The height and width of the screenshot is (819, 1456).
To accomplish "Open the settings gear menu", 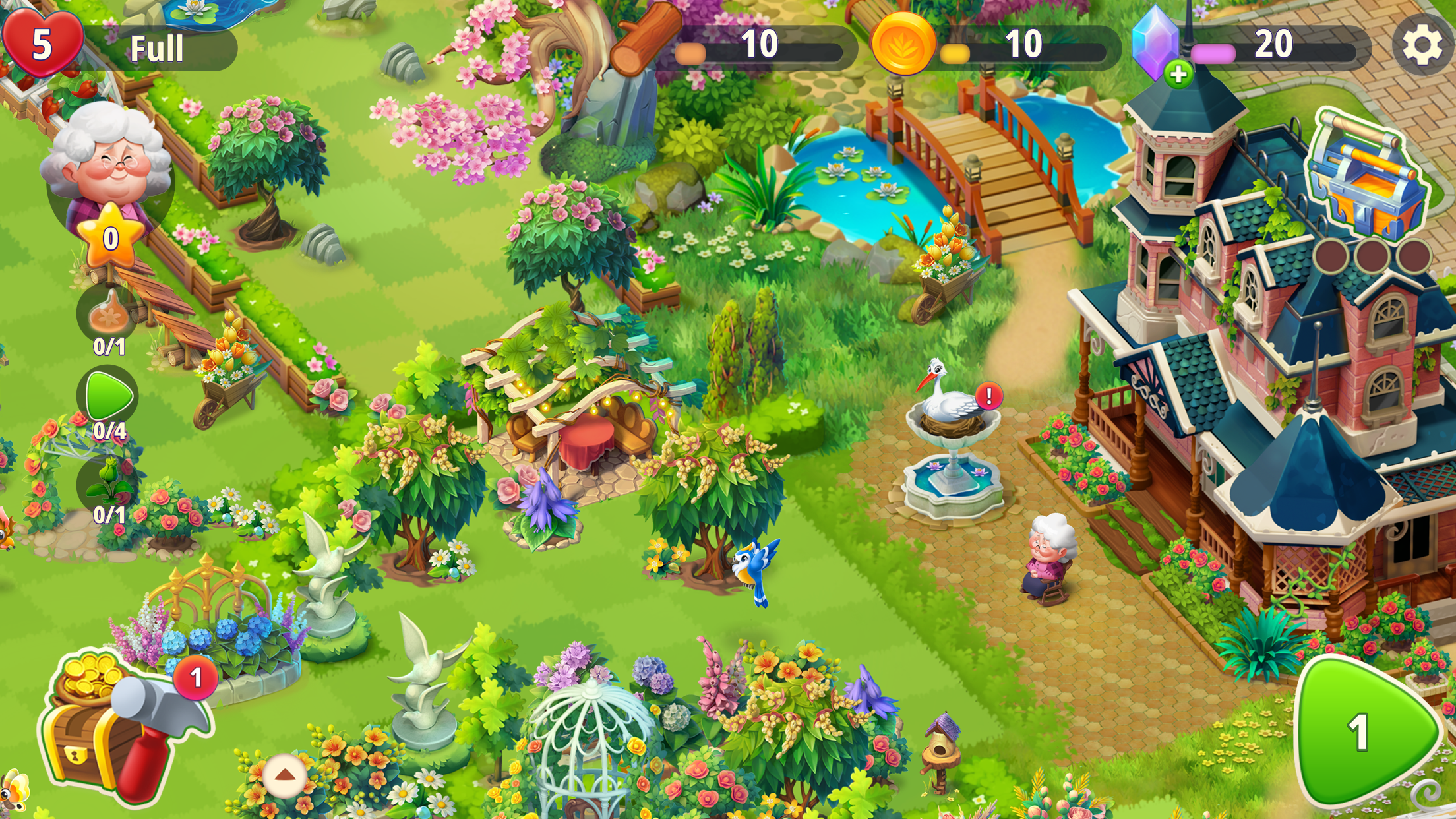I will [x=1421, y=45].
